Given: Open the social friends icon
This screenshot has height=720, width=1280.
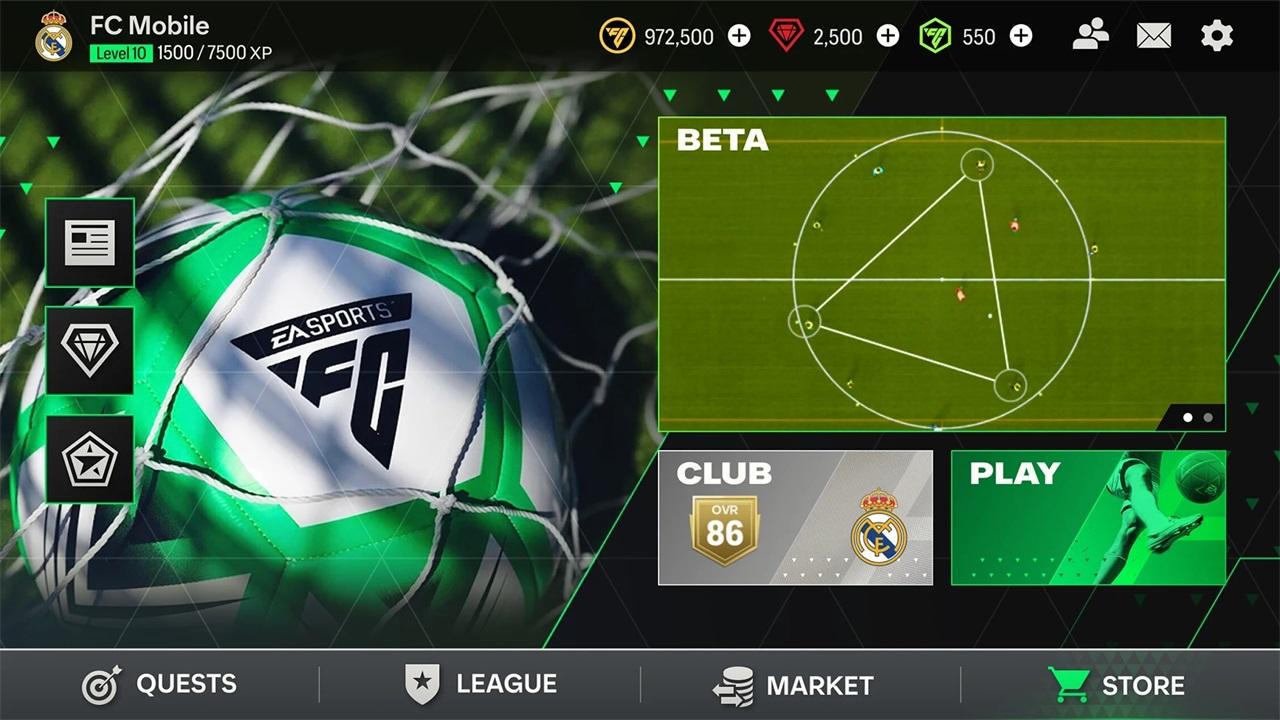Looking at the screenshot, I should pos(1092,35).
